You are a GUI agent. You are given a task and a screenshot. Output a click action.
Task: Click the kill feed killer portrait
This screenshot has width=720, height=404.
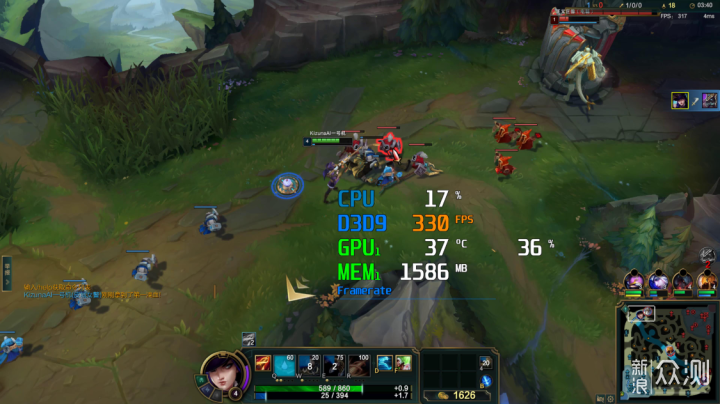(x=682, y=100)
